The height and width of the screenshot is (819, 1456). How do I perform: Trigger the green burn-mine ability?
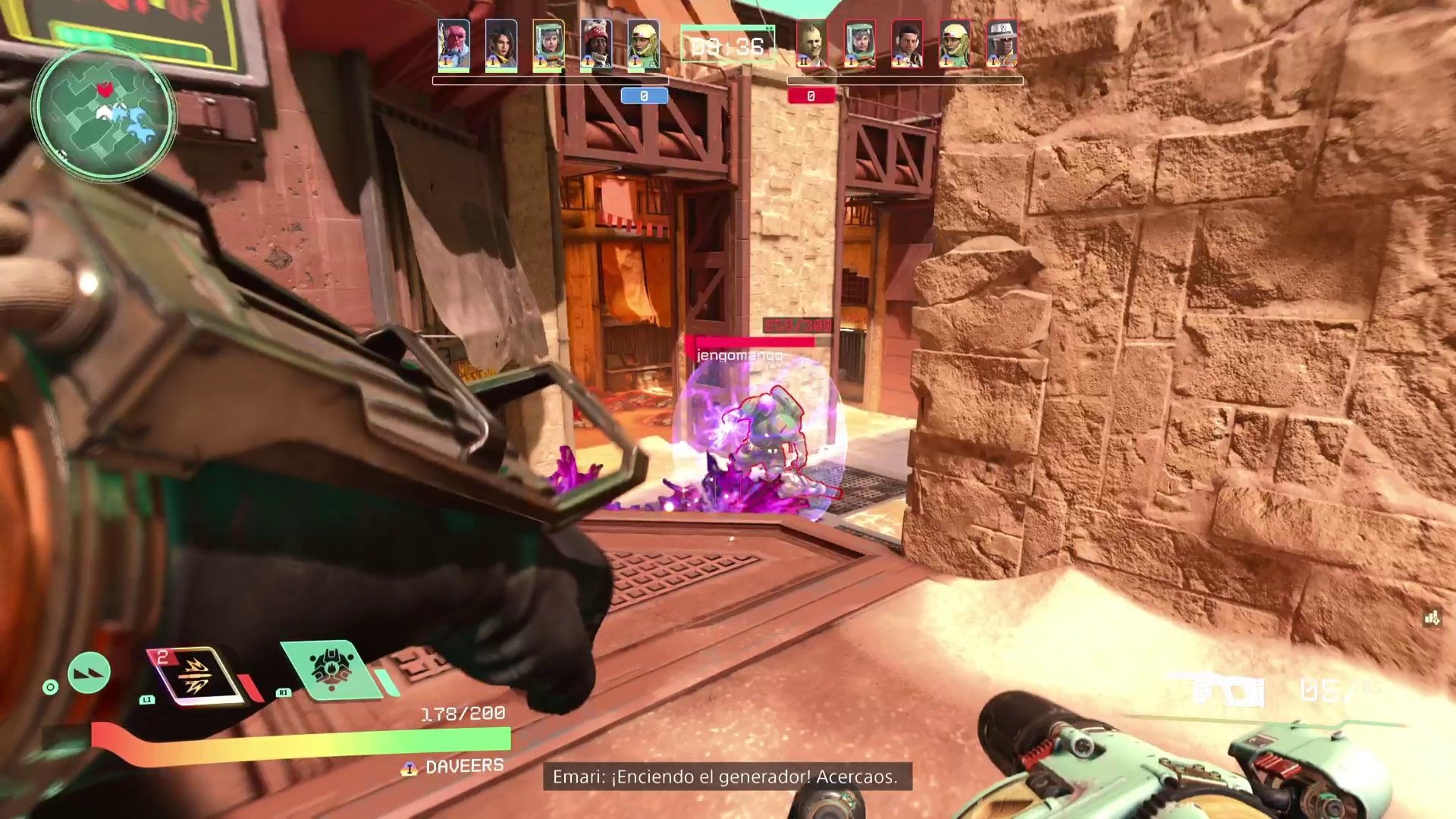[x=331, y=669]
